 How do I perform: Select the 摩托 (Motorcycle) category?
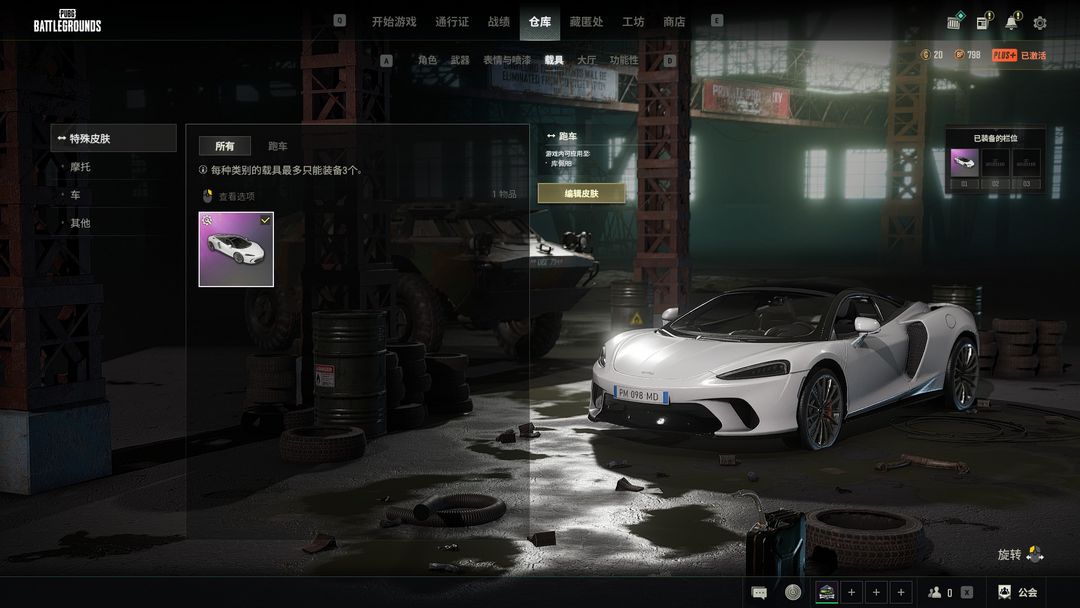(x=80, y=167)
